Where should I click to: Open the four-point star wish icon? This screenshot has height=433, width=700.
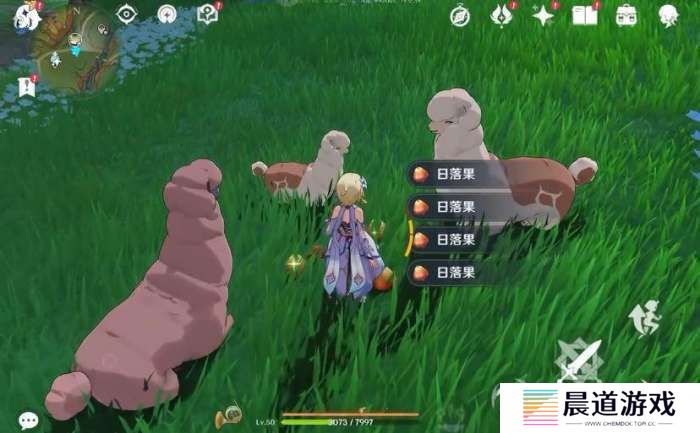coord(543,15)
